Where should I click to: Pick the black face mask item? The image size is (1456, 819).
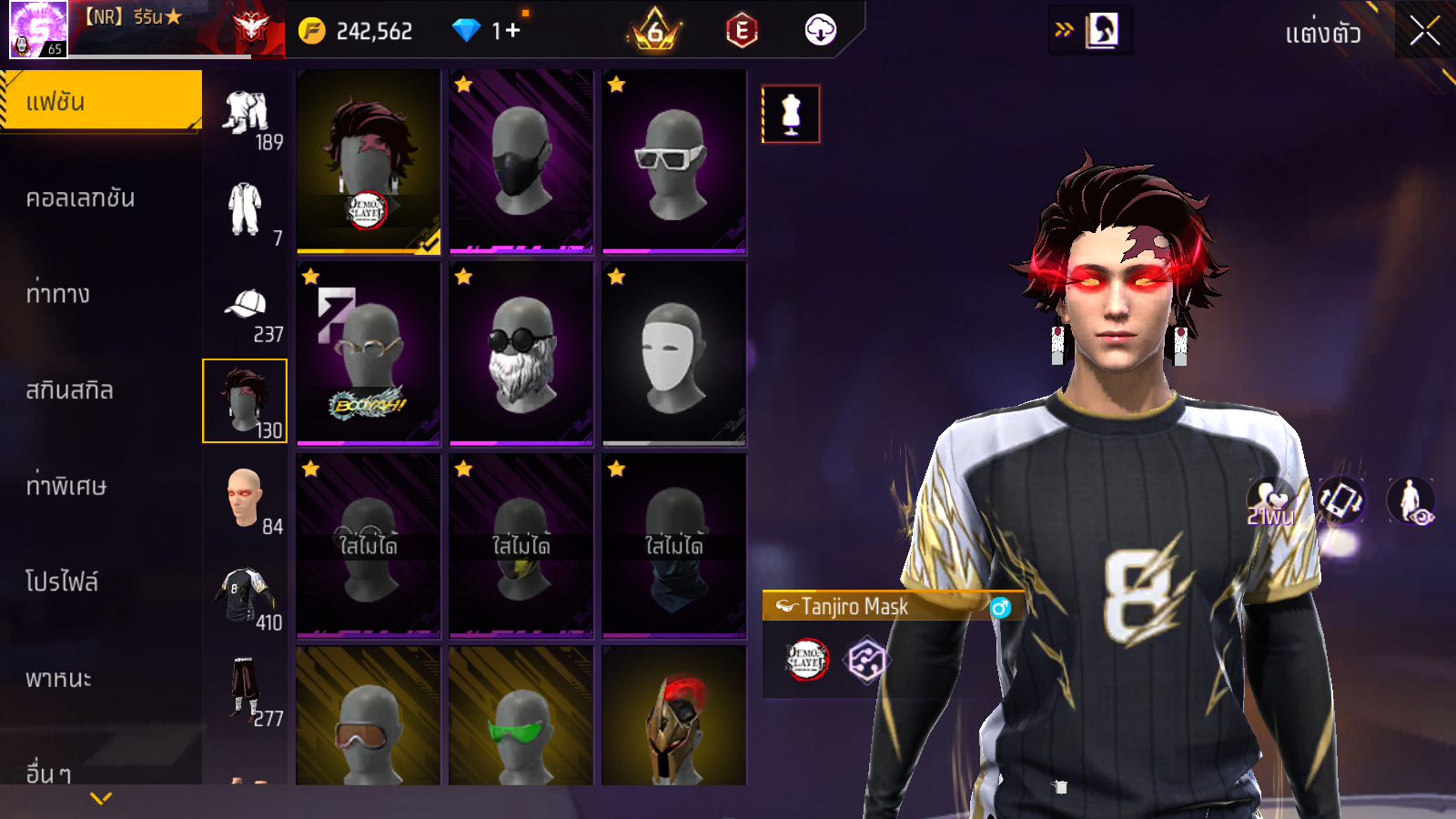pos(521,162)
